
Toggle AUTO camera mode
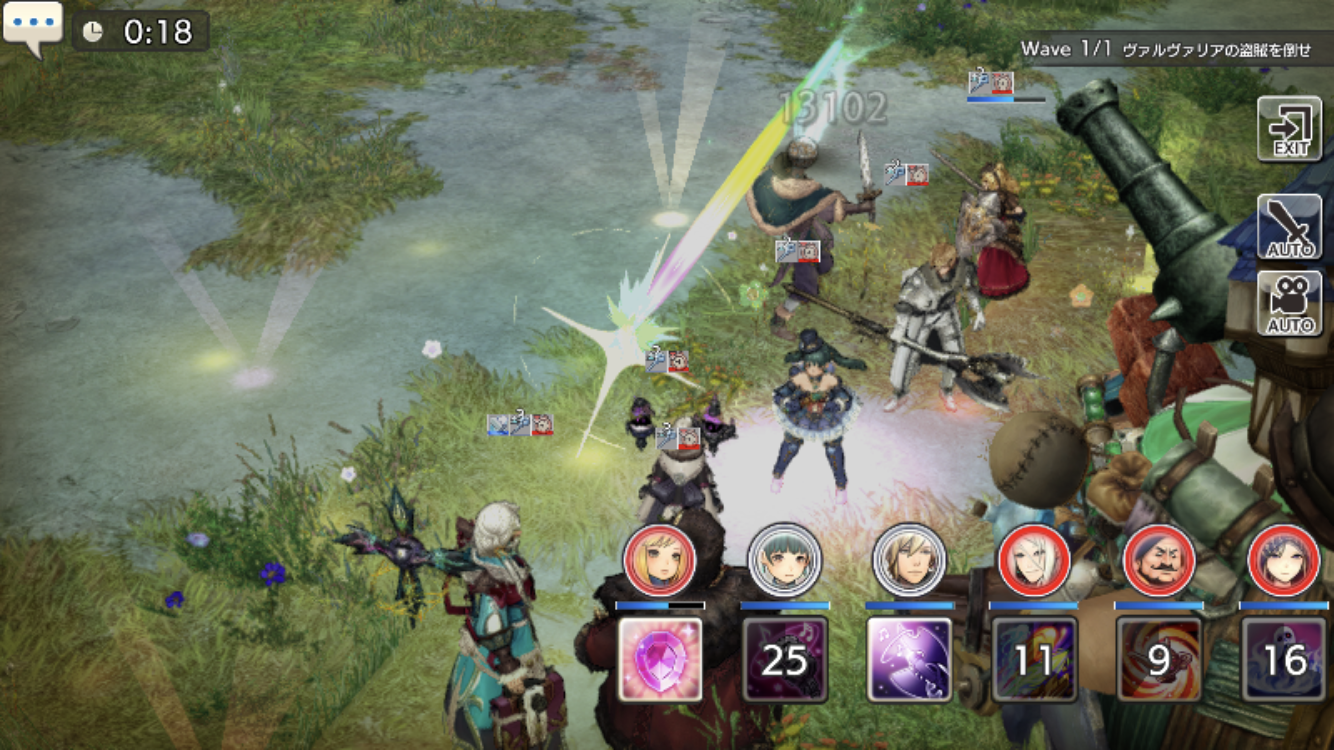click(1289, 303)
